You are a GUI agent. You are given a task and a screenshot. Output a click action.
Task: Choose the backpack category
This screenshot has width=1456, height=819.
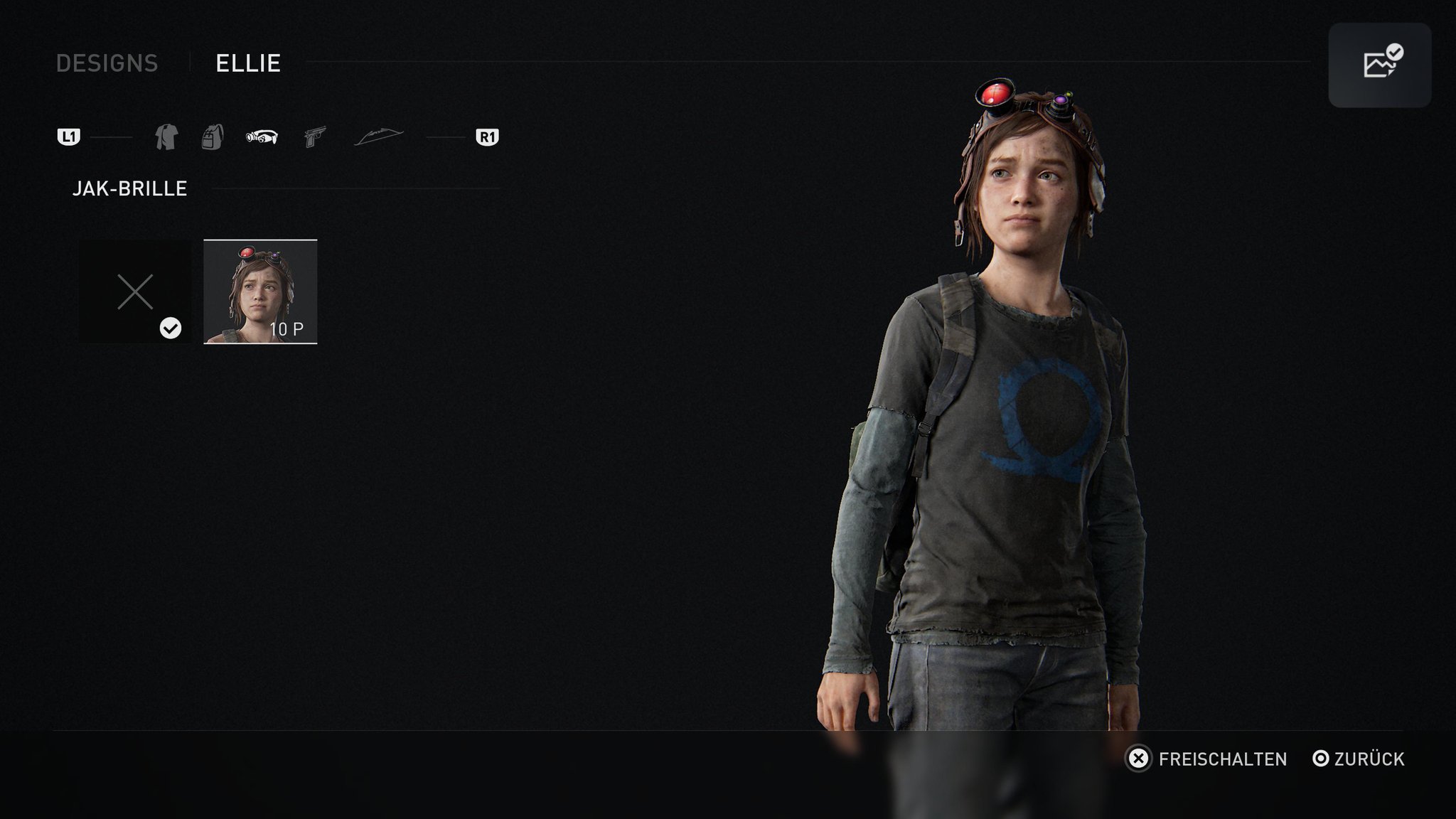(213, 136)
